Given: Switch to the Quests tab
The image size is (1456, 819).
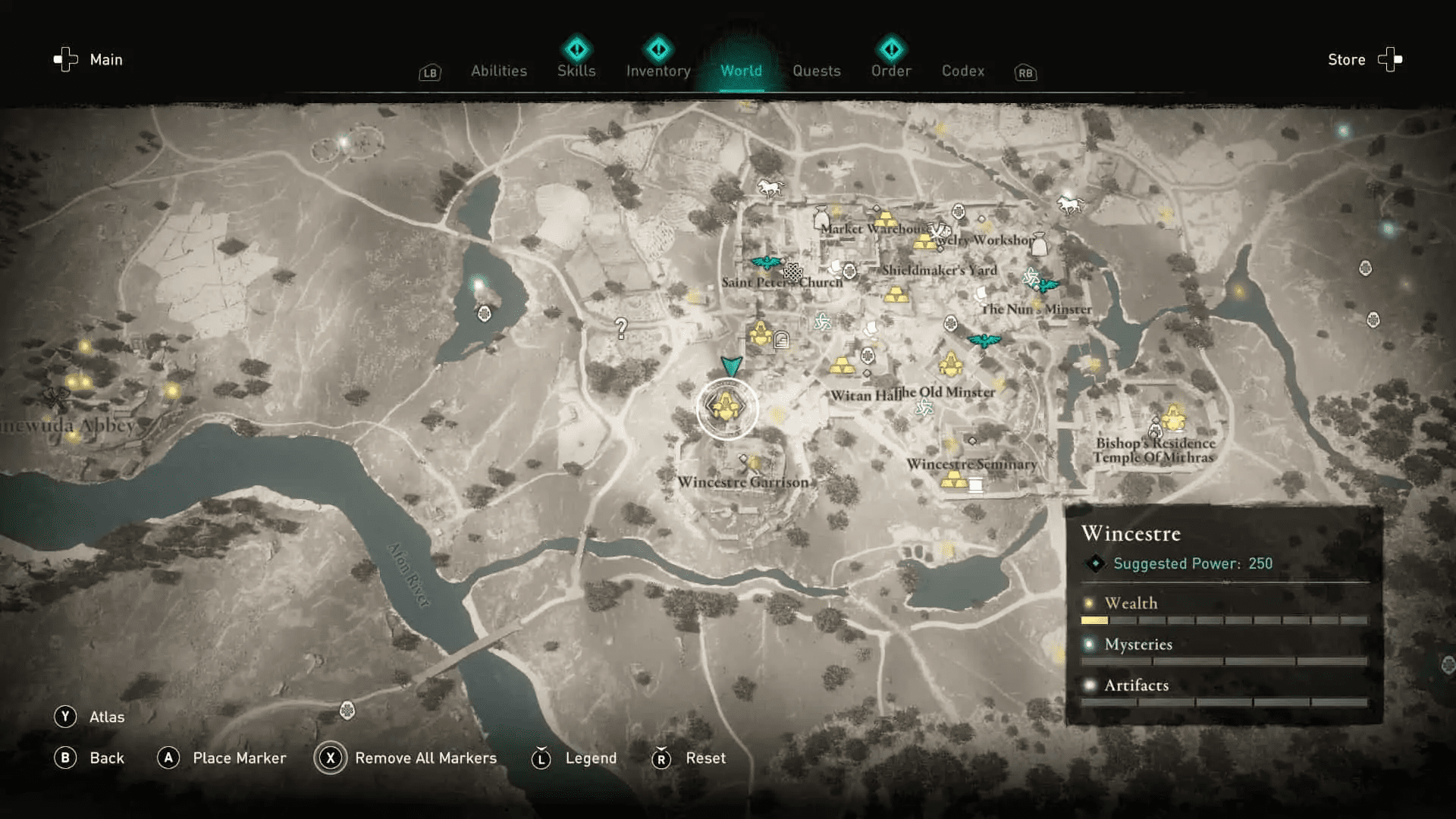Looking at the screenshot, I should click(x=817, y=71).
